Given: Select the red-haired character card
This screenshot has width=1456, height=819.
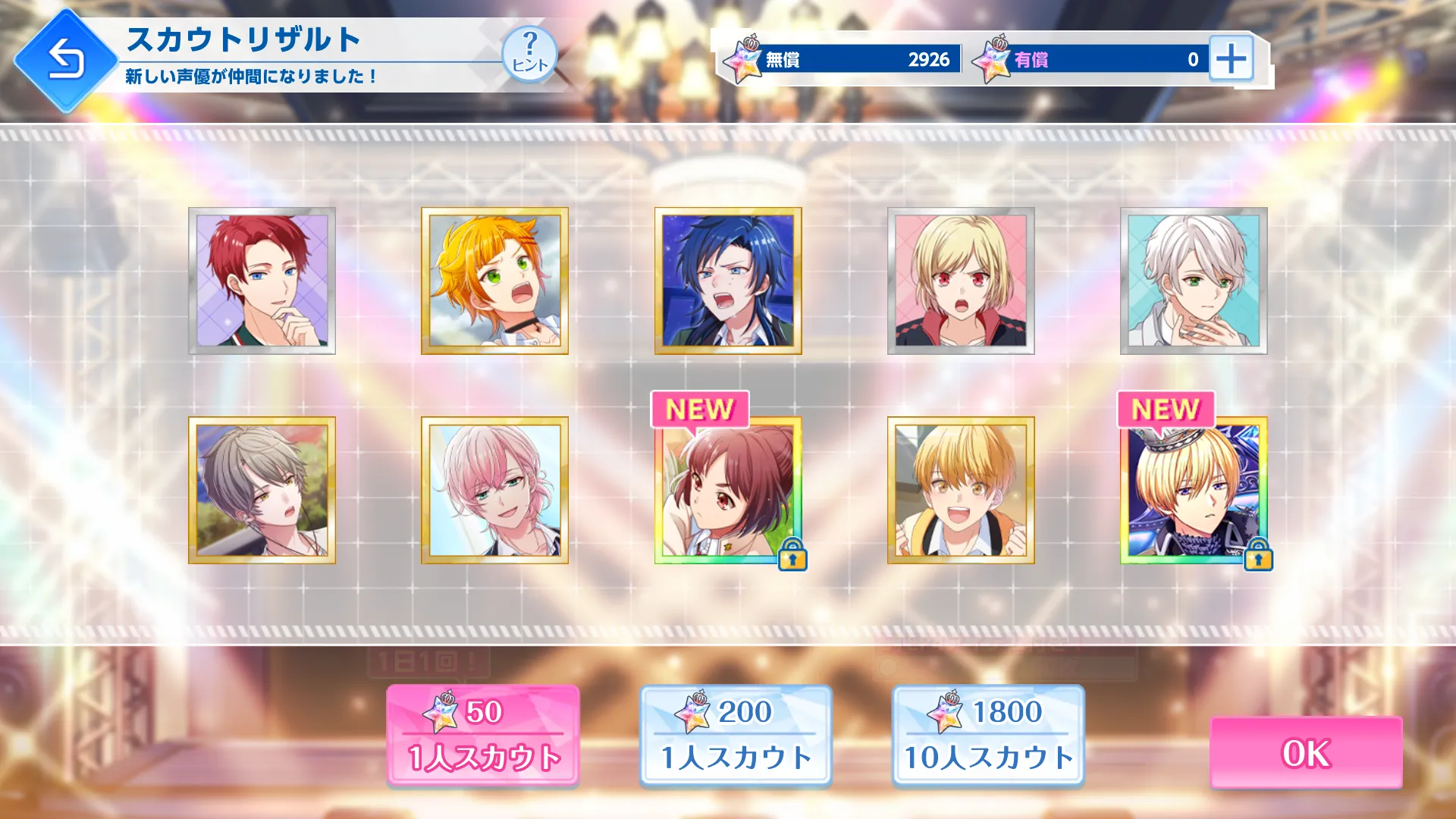Looking at the screenshot, I should pyautogui.click(x=262, y=281).
